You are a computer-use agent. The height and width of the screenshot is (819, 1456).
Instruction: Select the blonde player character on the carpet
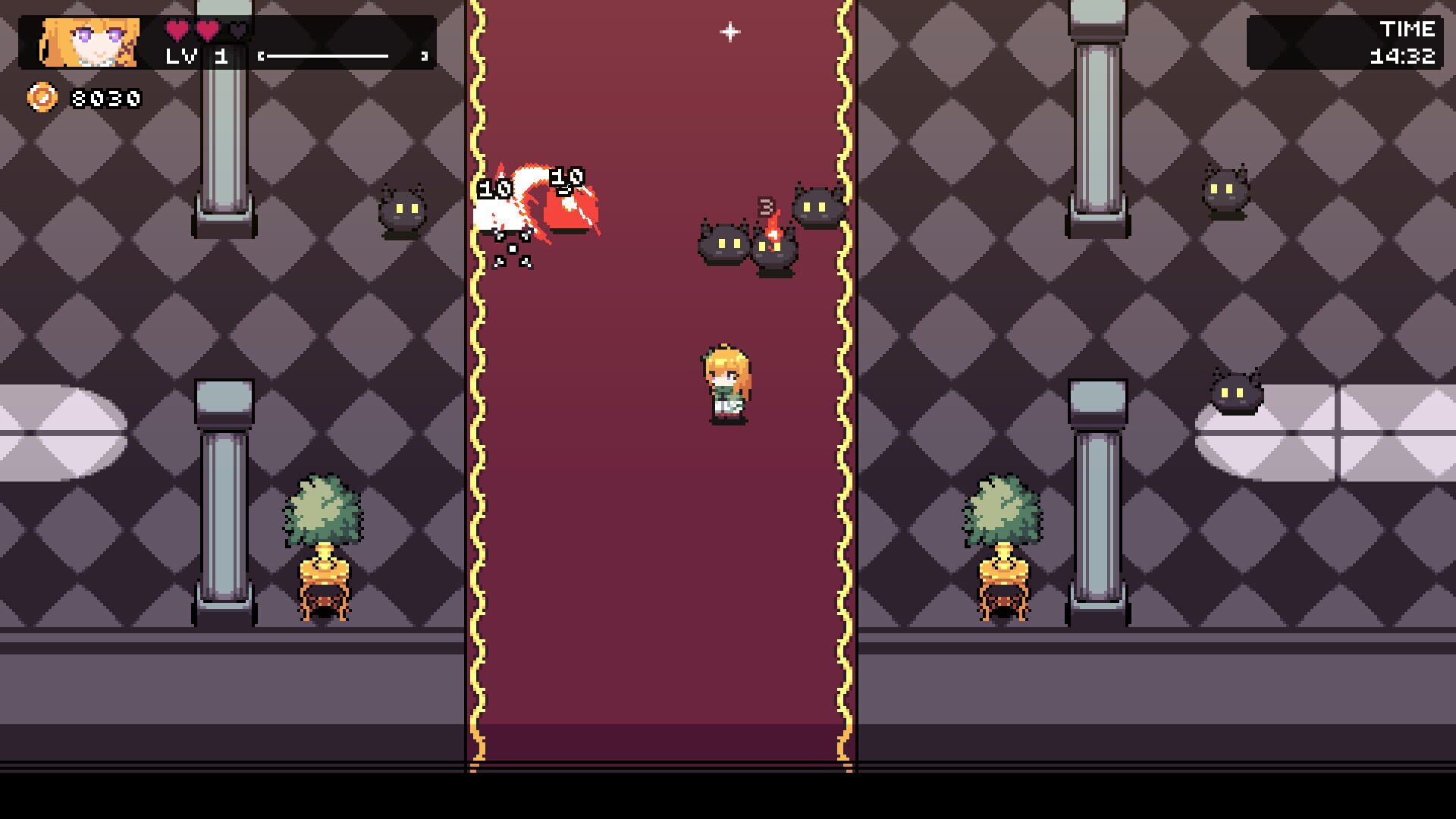click(x=724, y=379)
